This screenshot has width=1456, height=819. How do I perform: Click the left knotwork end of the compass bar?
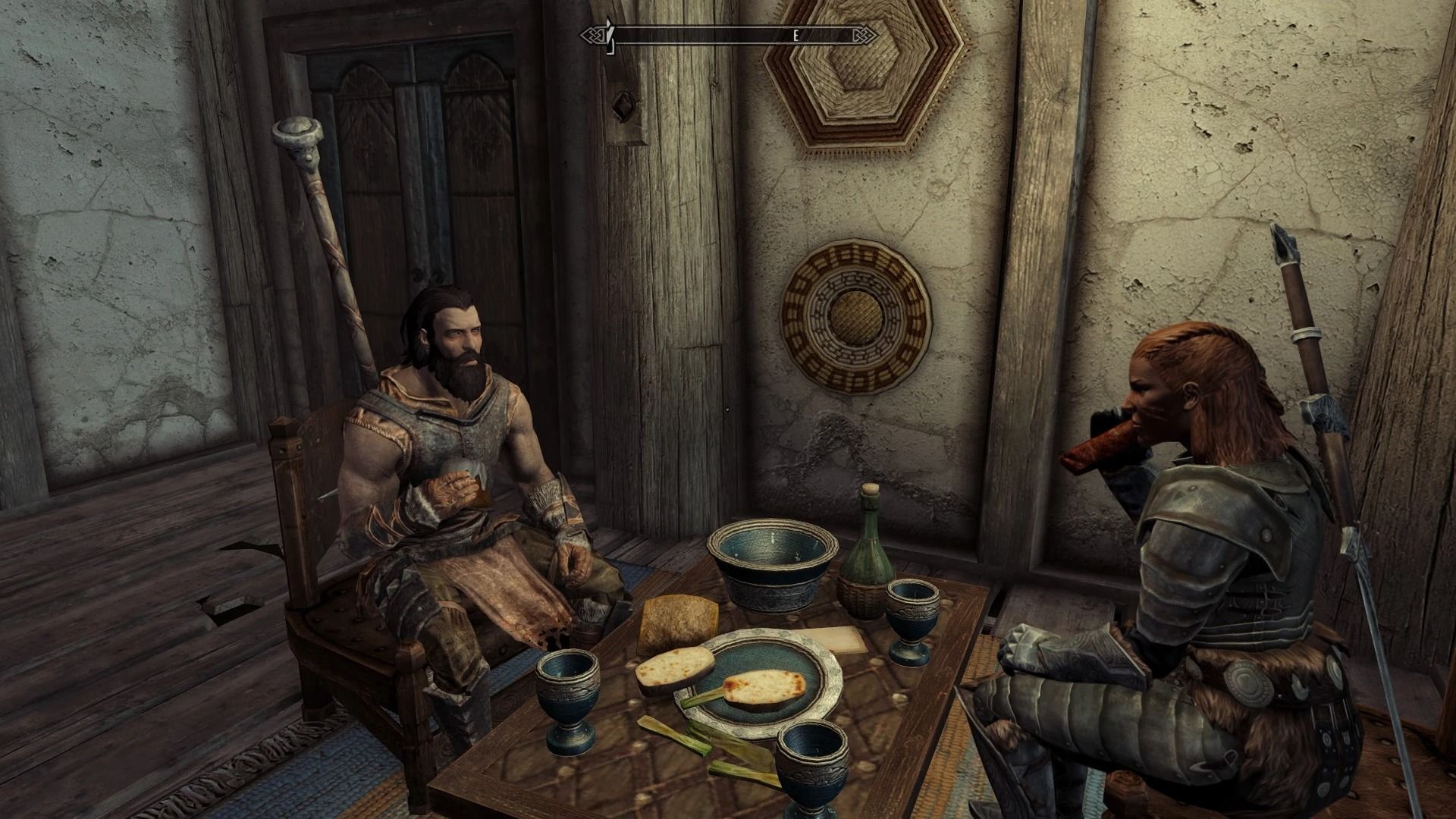tap(591, 34)
